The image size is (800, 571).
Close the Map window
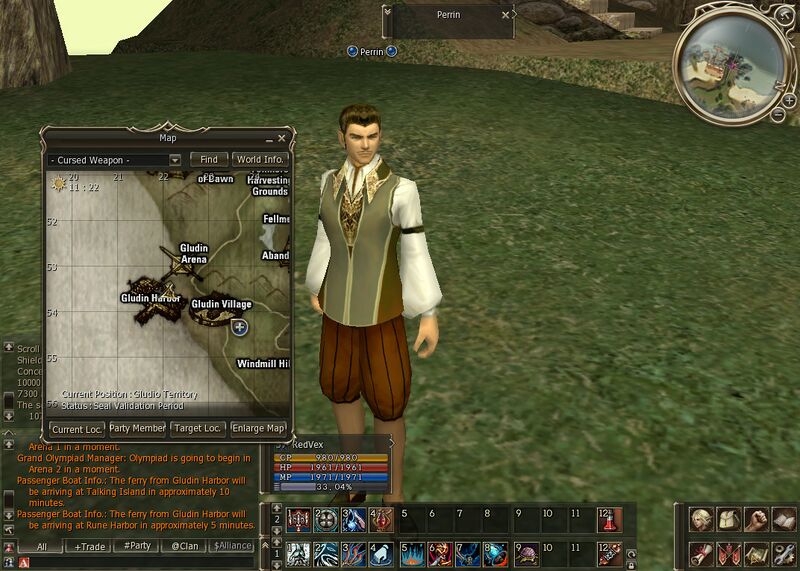[x=282, y=138]
